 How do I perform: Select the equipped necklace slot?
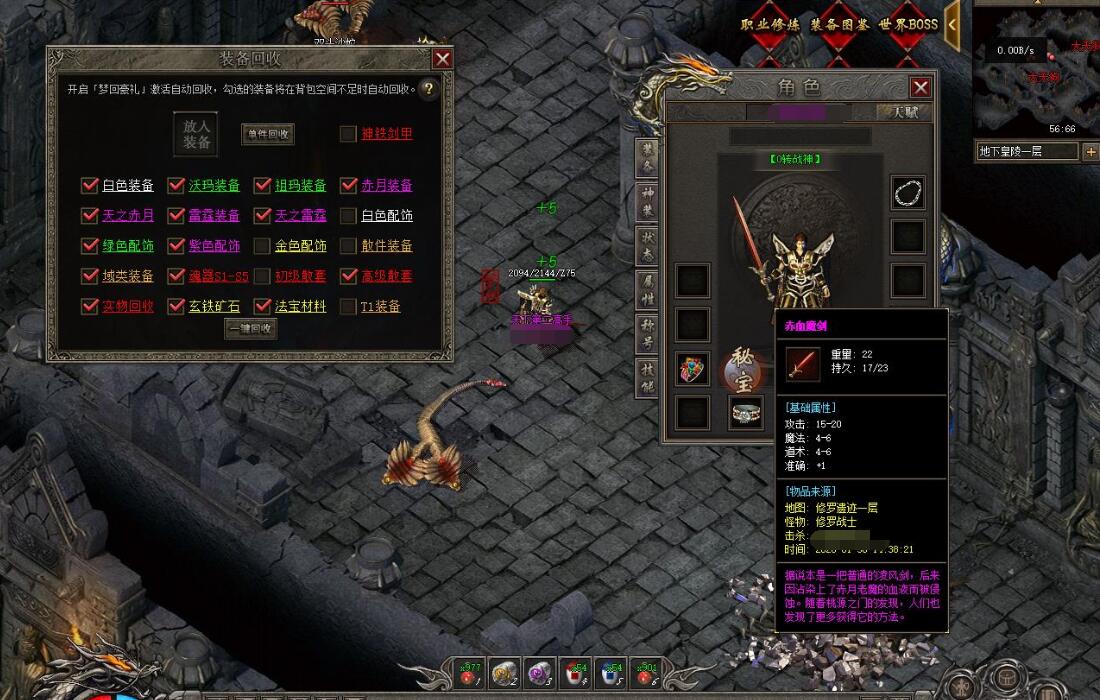click(x=908, y=192)
